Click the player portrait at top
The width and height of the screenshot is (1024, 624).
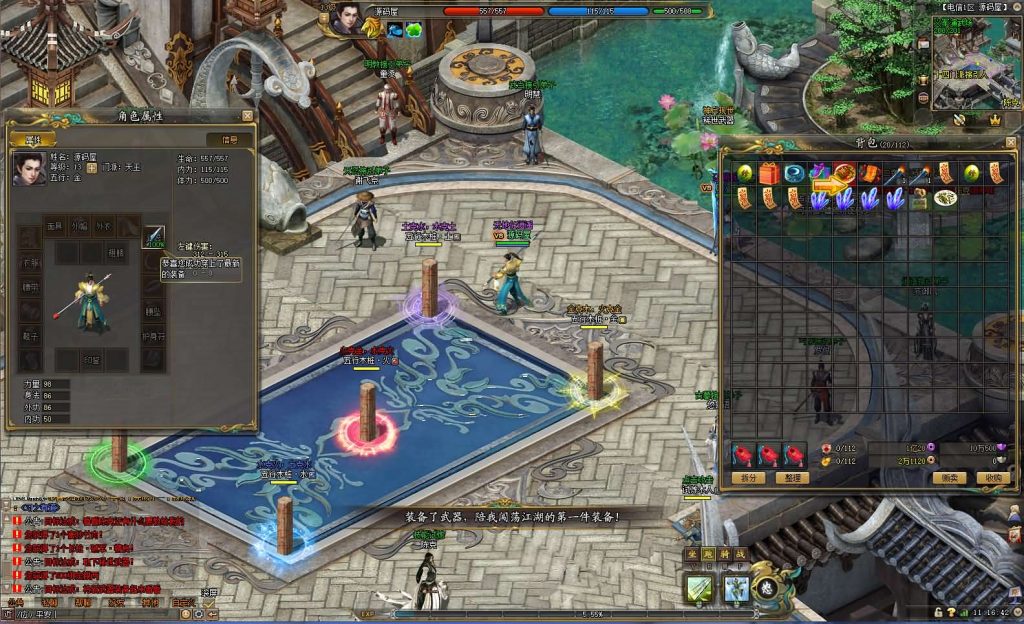(x=348, y=18)
